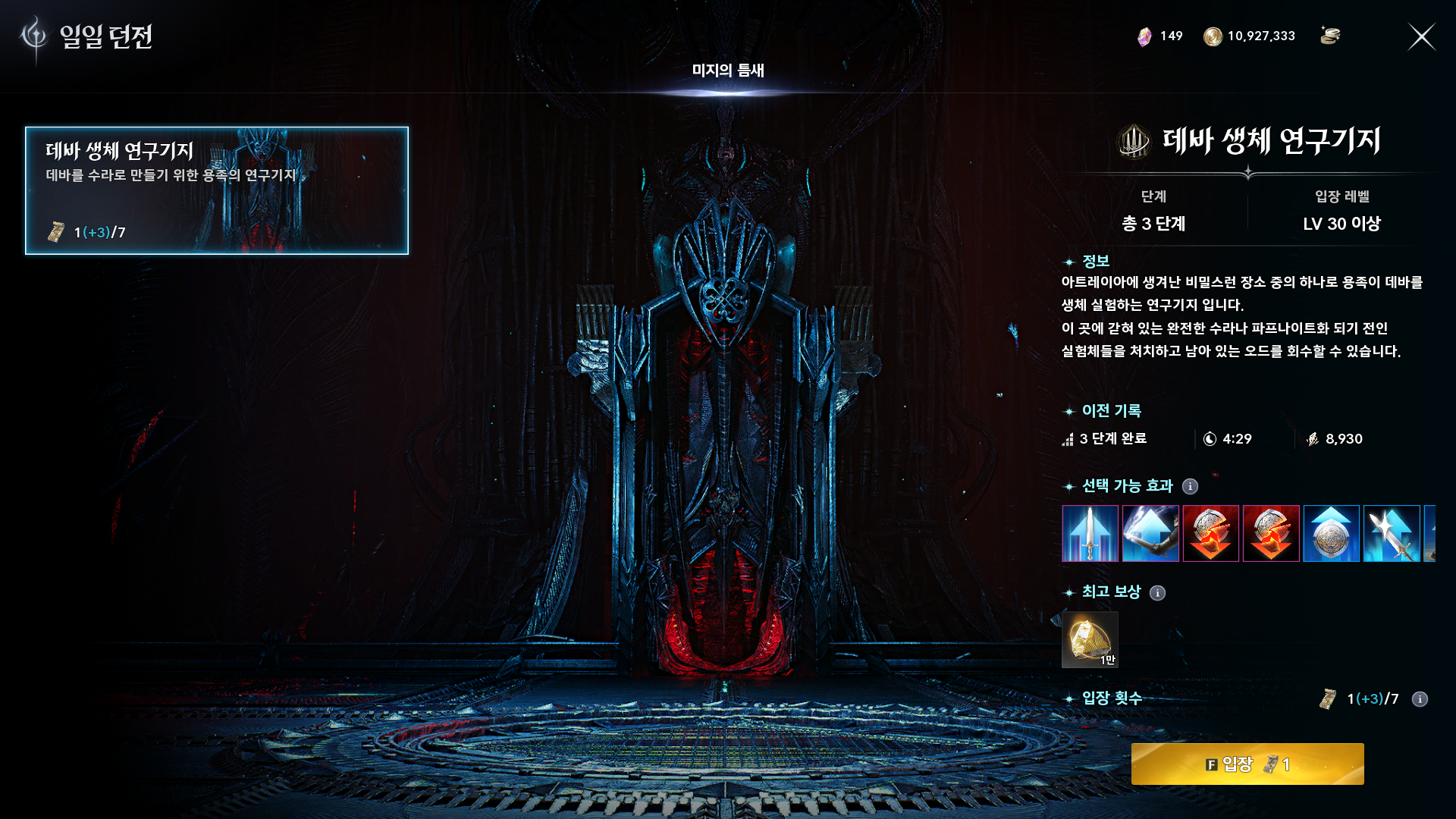Show info for 선택 가능 효과
This screenshot has height=819, width=1456.
coord(1191,486)
